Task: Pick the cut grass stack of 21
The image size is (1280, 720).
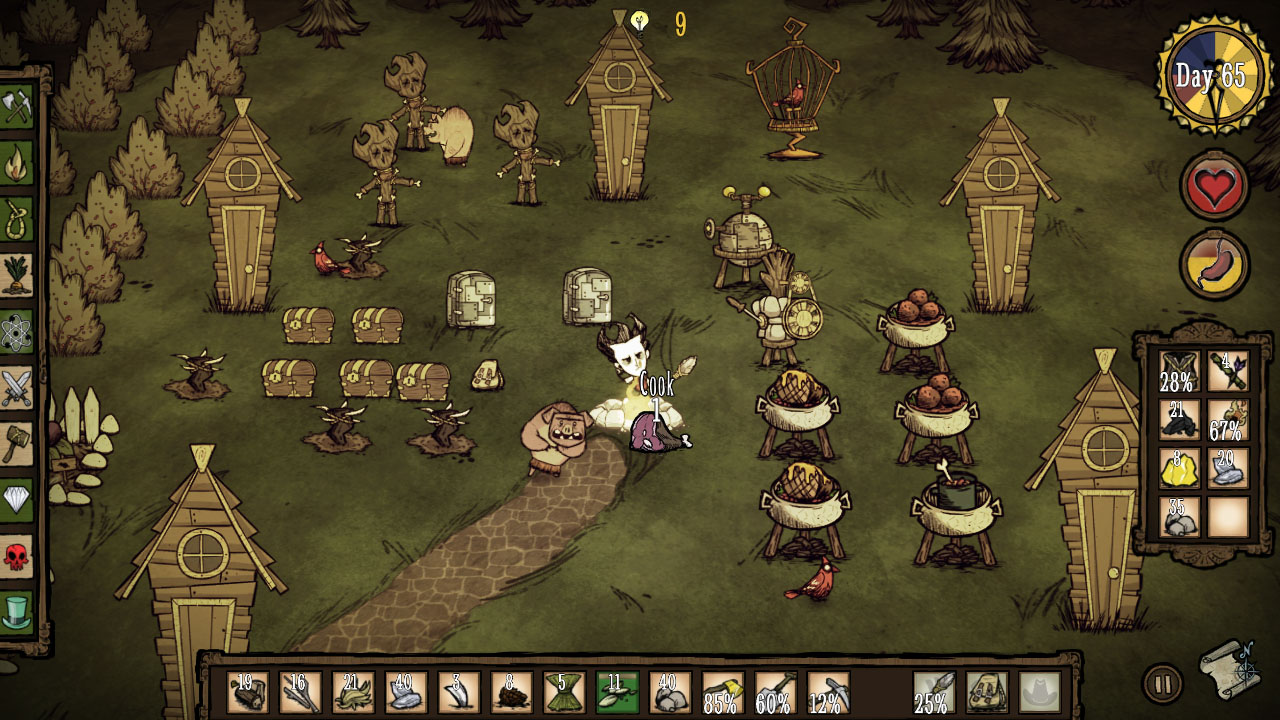Action: (x=353, y=692)
